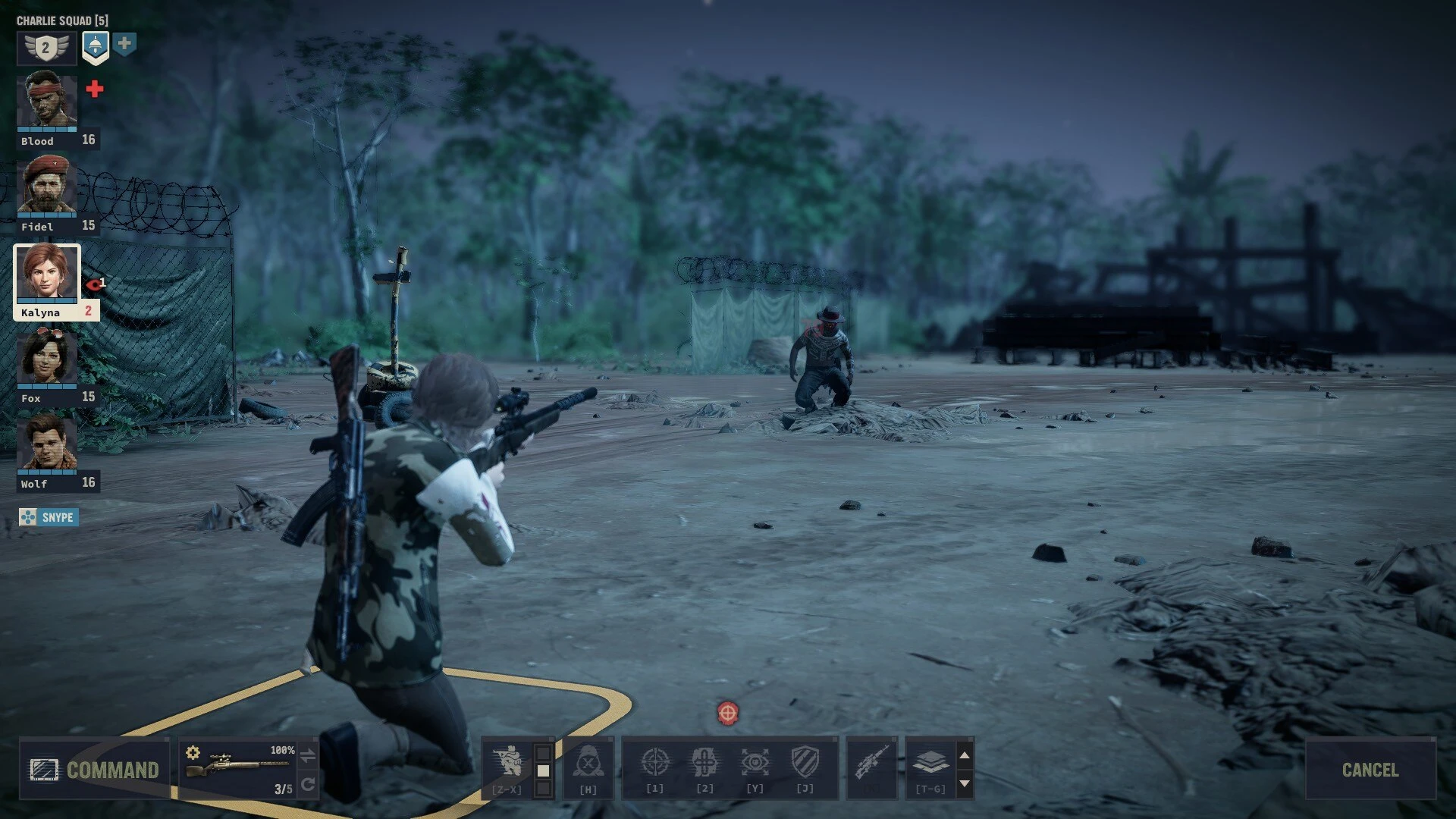Screen dimensions: 1456x819
Task: Open the COMMAND menu
Action: pos(95,770)
